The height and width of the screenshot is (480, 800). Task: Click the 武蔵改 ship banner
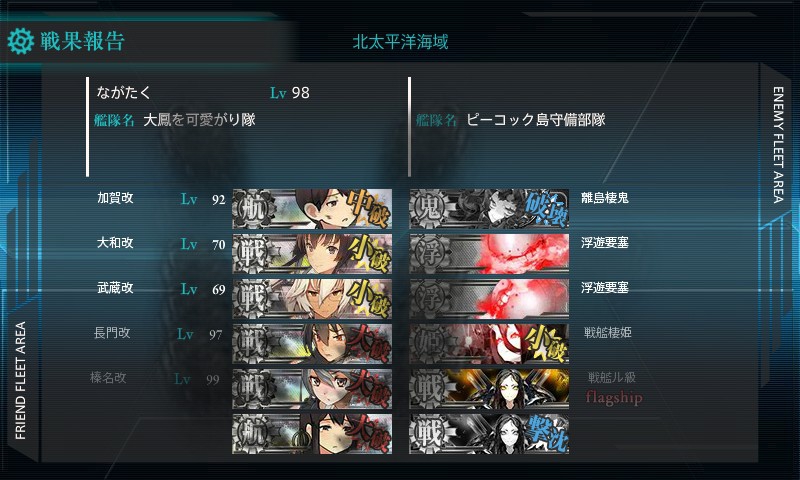310,298
